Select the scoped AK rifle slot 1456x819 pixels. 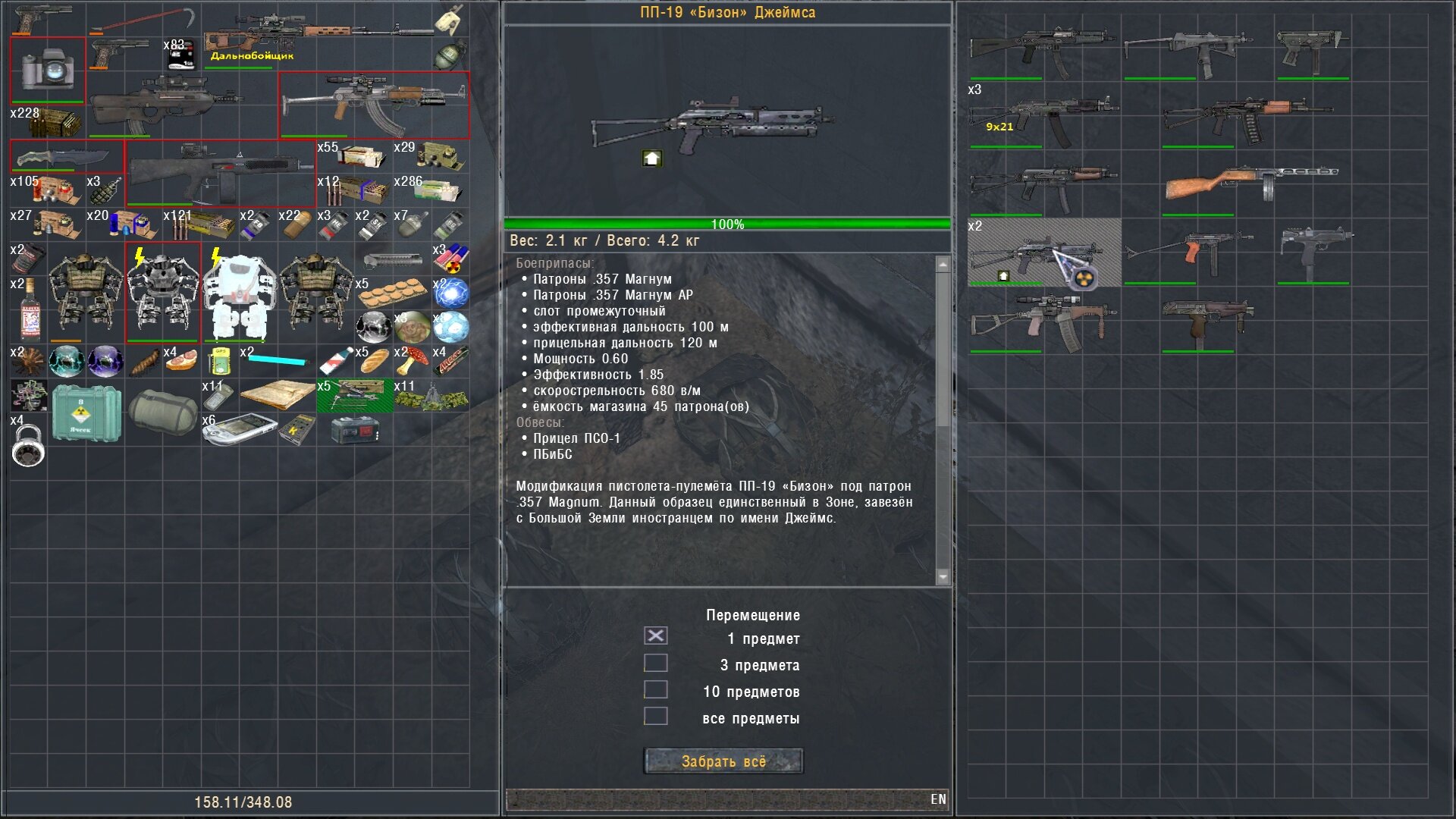(374, 105)
